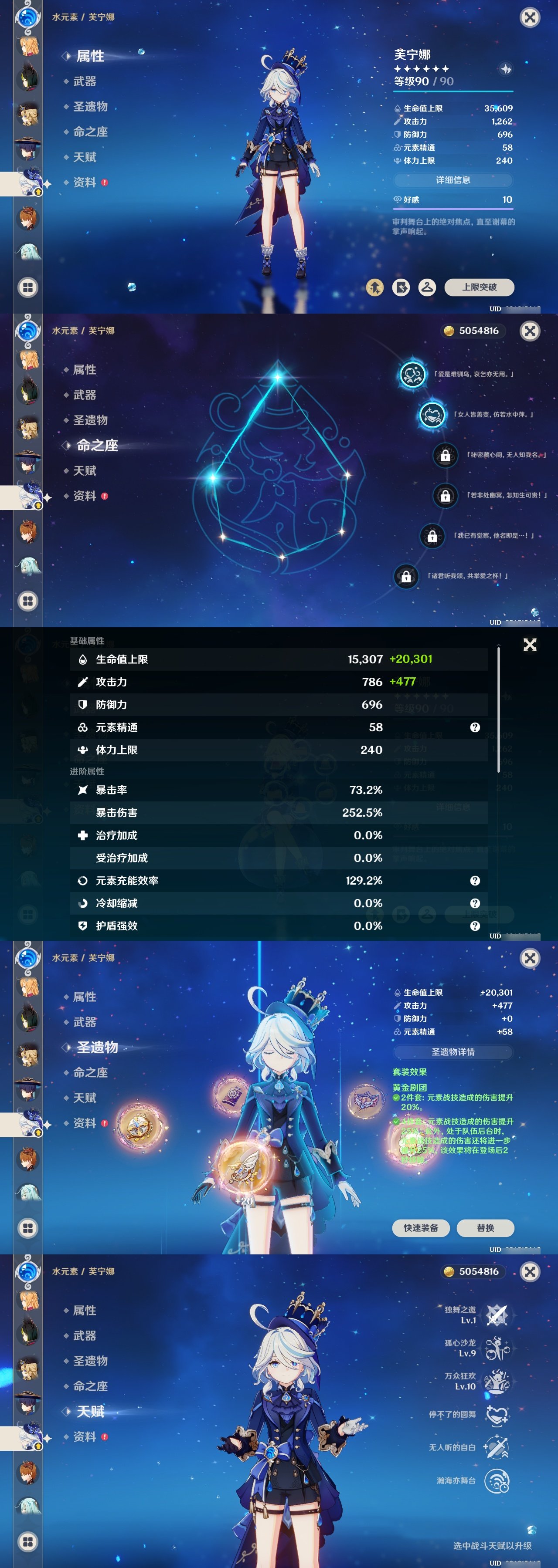This screenshot has height=1568, width=558.
Task: Open the 元素精通 help tooltip
Action: point(473,727)
